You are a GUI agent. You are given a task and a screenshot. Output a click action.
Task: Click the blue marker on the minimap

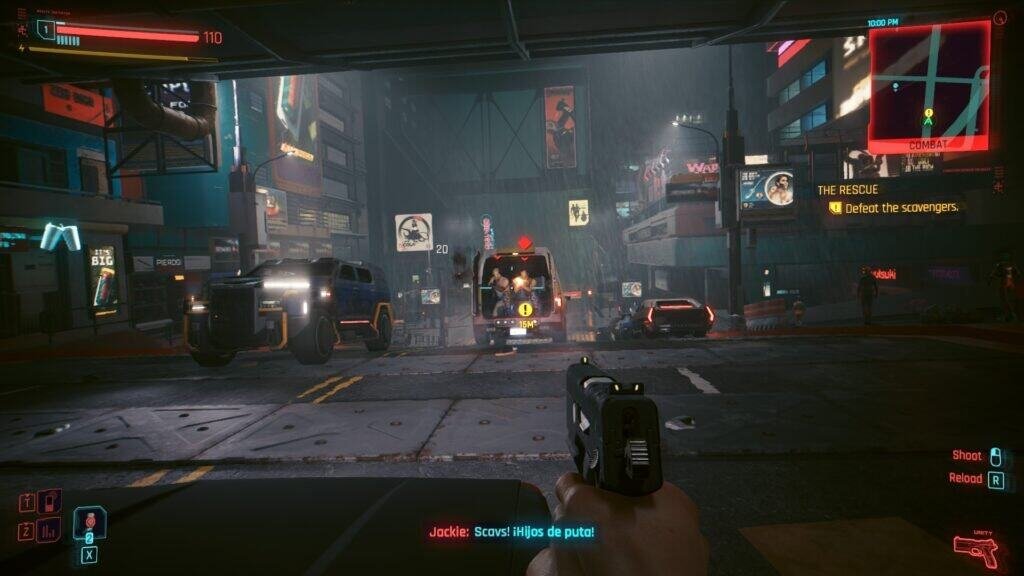[x=897, y=86]
